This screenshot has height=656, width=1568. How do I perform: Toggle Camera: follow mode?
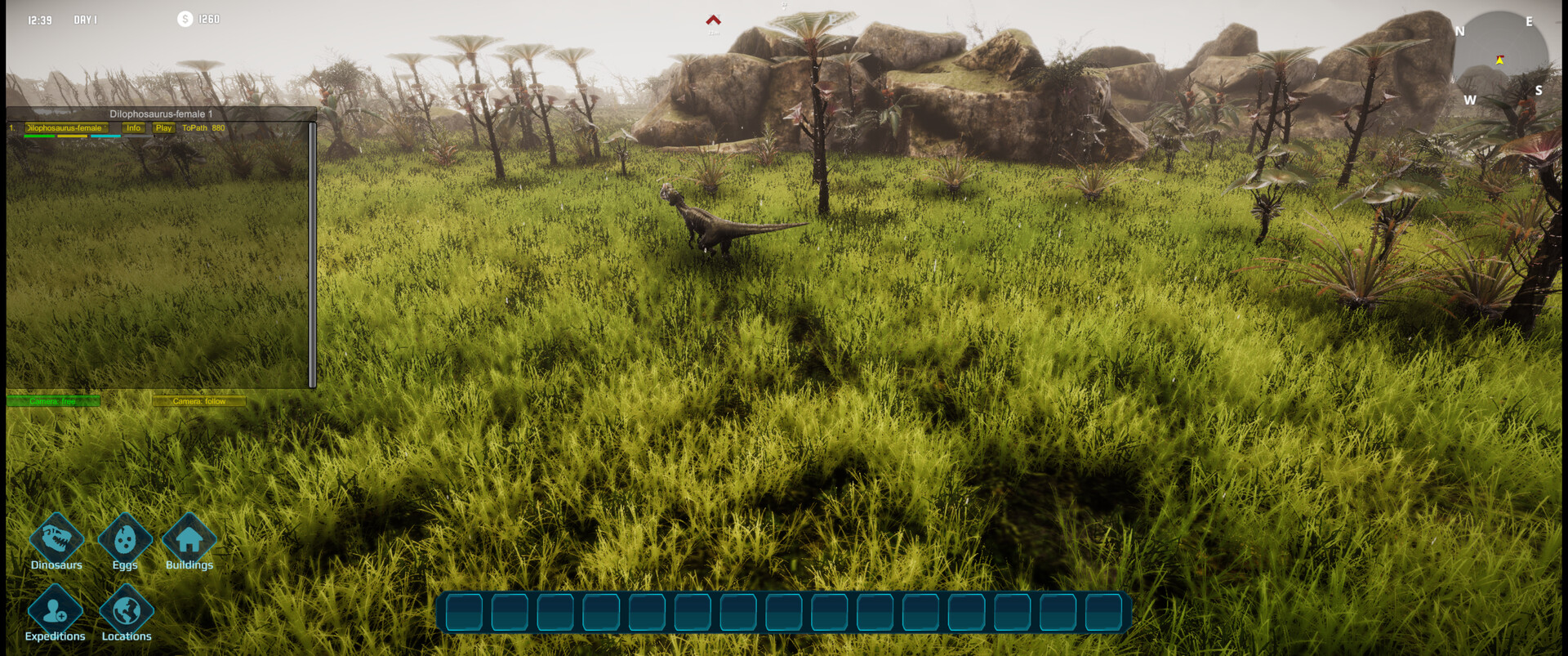pos(198,401)
